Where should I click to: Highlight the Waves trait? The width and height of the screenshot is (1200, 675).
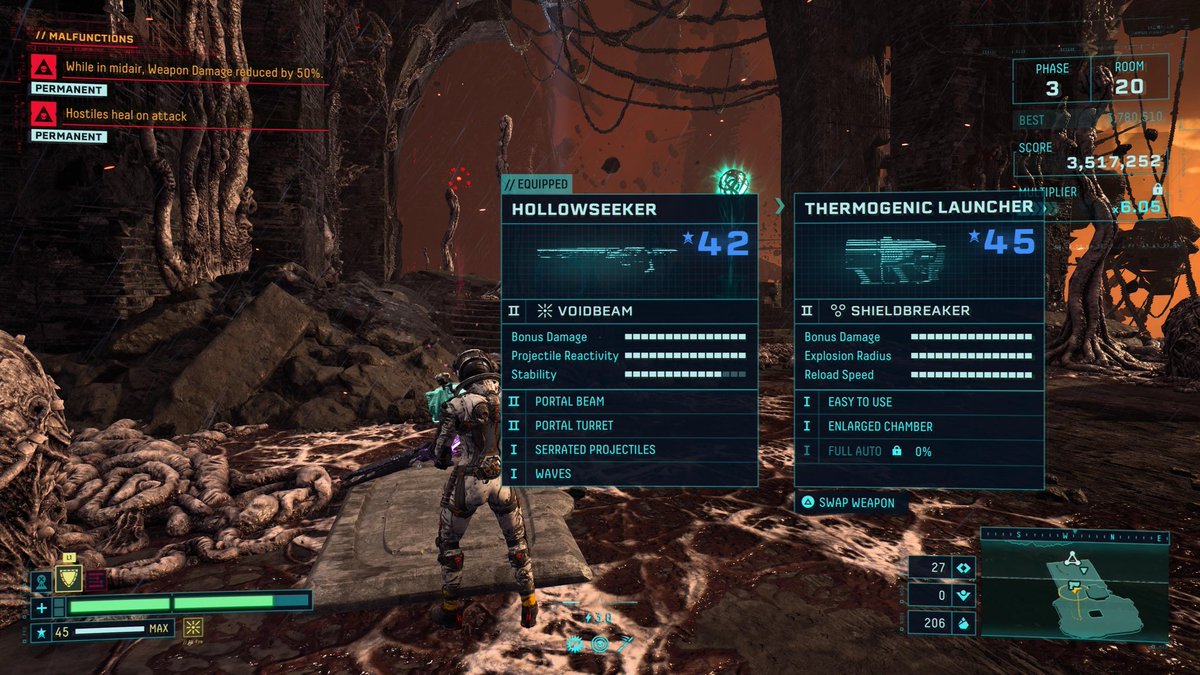(x=629, y=473)
